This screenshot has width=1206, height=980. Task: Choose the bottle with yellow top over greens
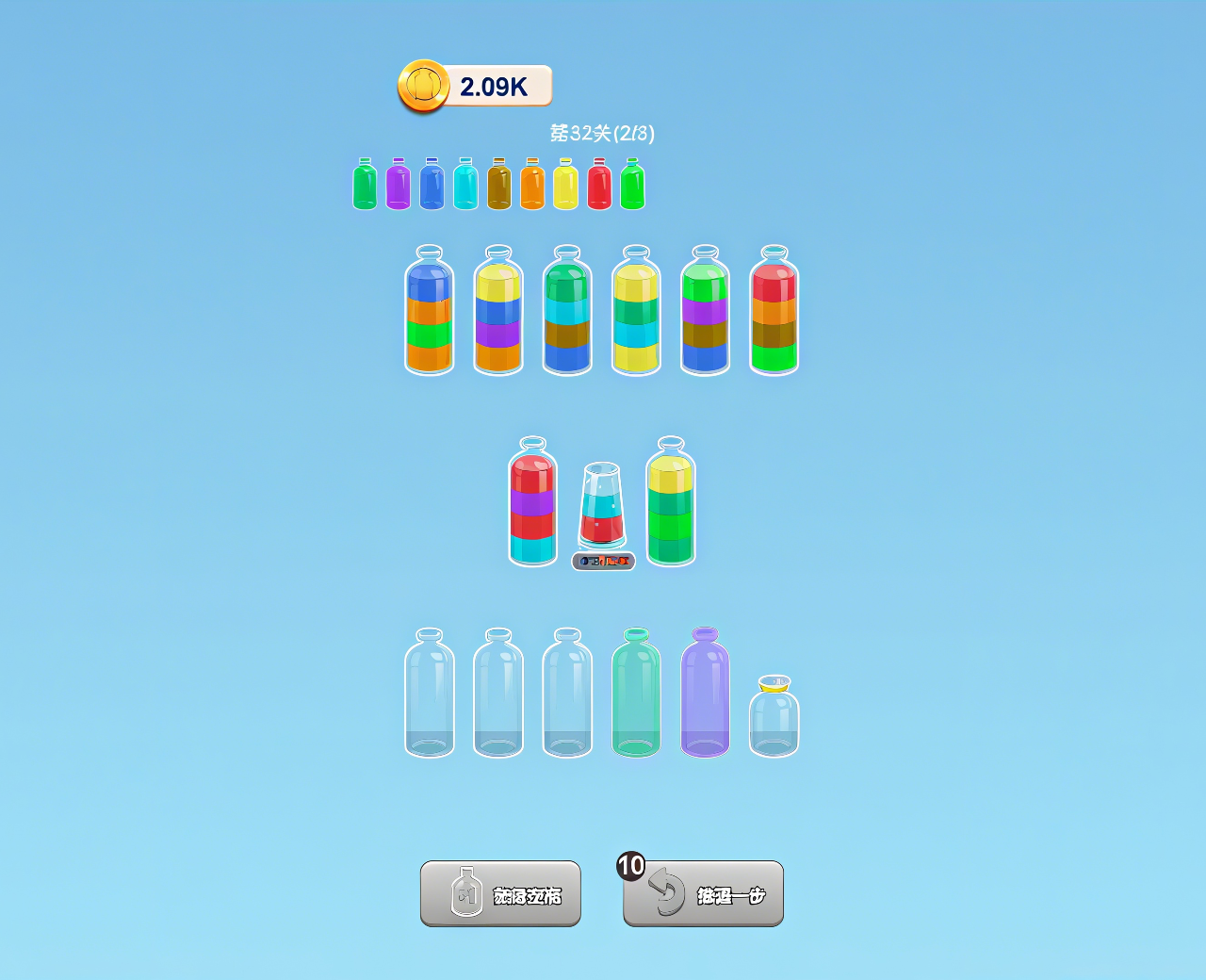(x=671, y=502)
